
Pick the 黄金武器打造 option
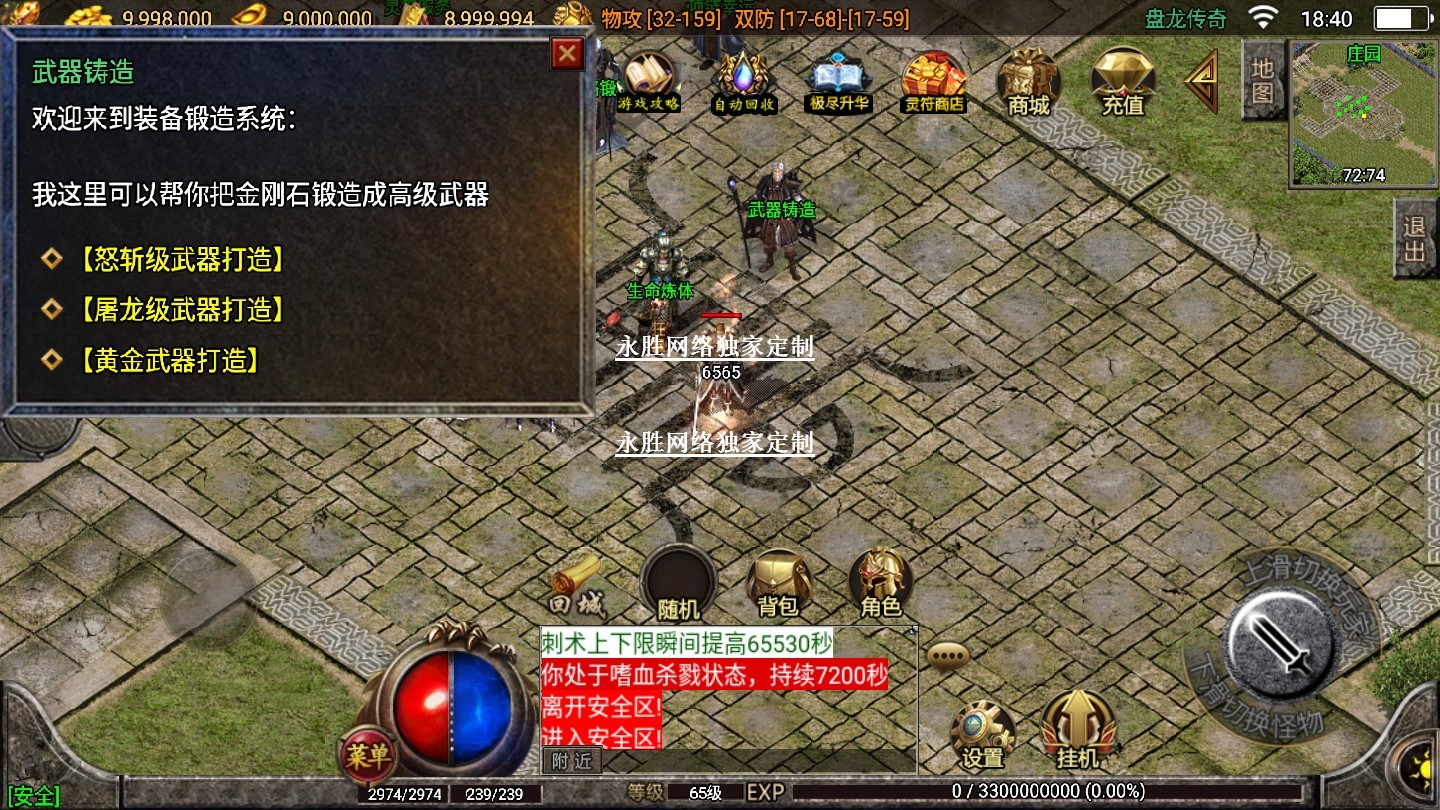pyautogui.click(x=167, y=360)
